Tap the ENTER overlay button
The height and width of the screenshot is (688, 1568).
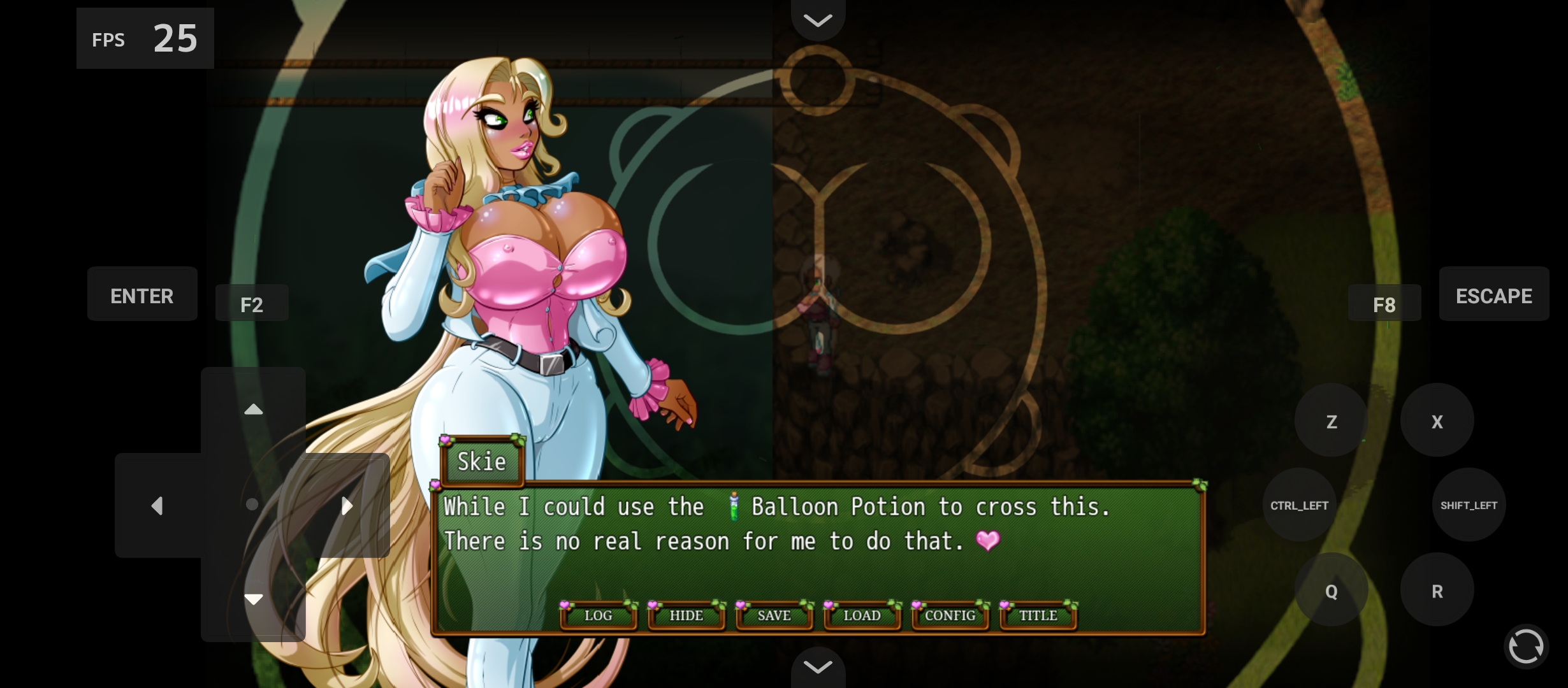(142, 296)
